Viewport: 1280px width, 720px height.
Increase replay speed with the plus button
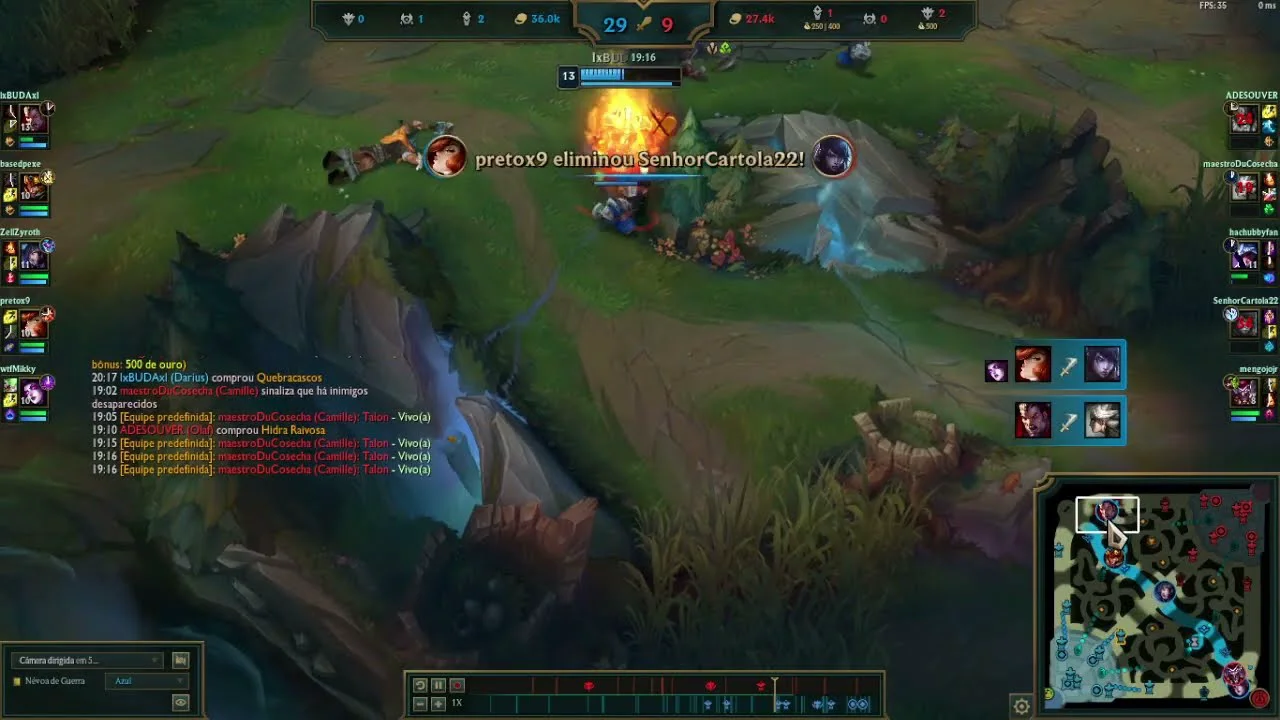tap(438, 704)
